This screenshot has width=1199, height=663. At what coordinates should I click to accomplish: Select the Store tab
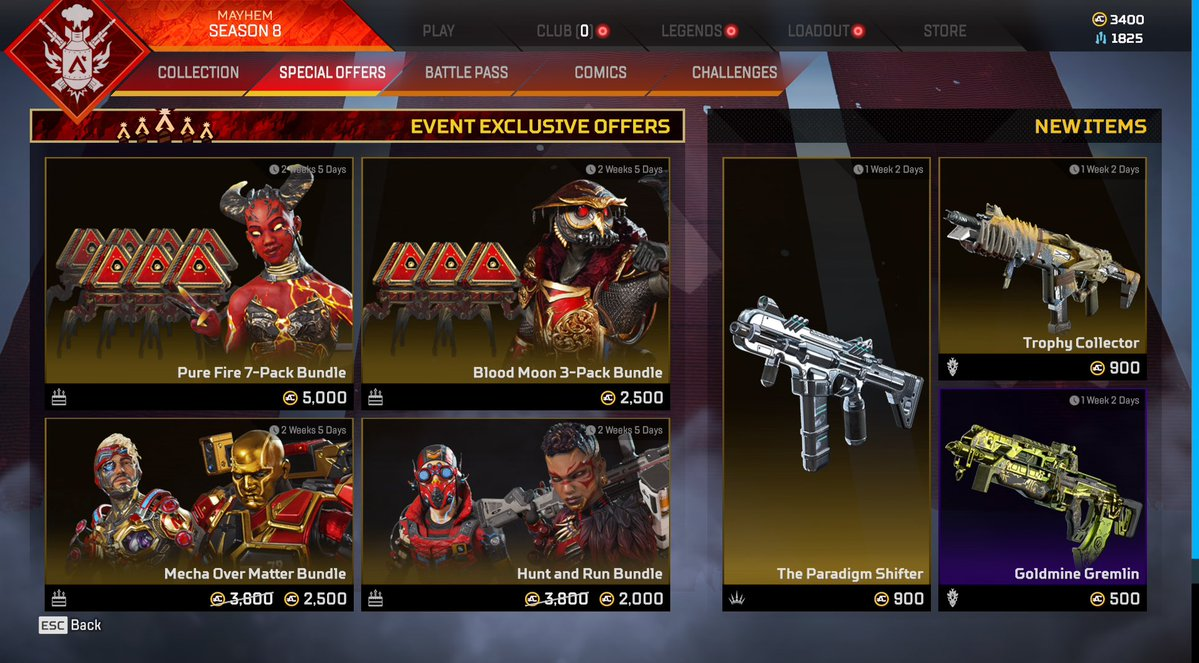[x=944, y=31]
